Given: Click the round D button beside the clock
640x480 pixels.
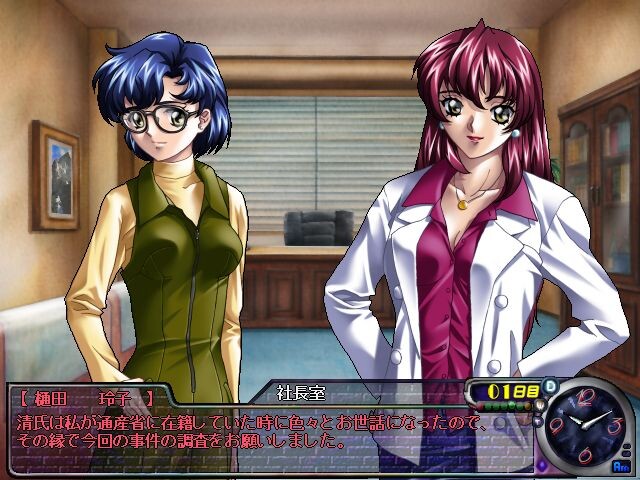Looking at the screenshot, I should [x=550, y=386].
